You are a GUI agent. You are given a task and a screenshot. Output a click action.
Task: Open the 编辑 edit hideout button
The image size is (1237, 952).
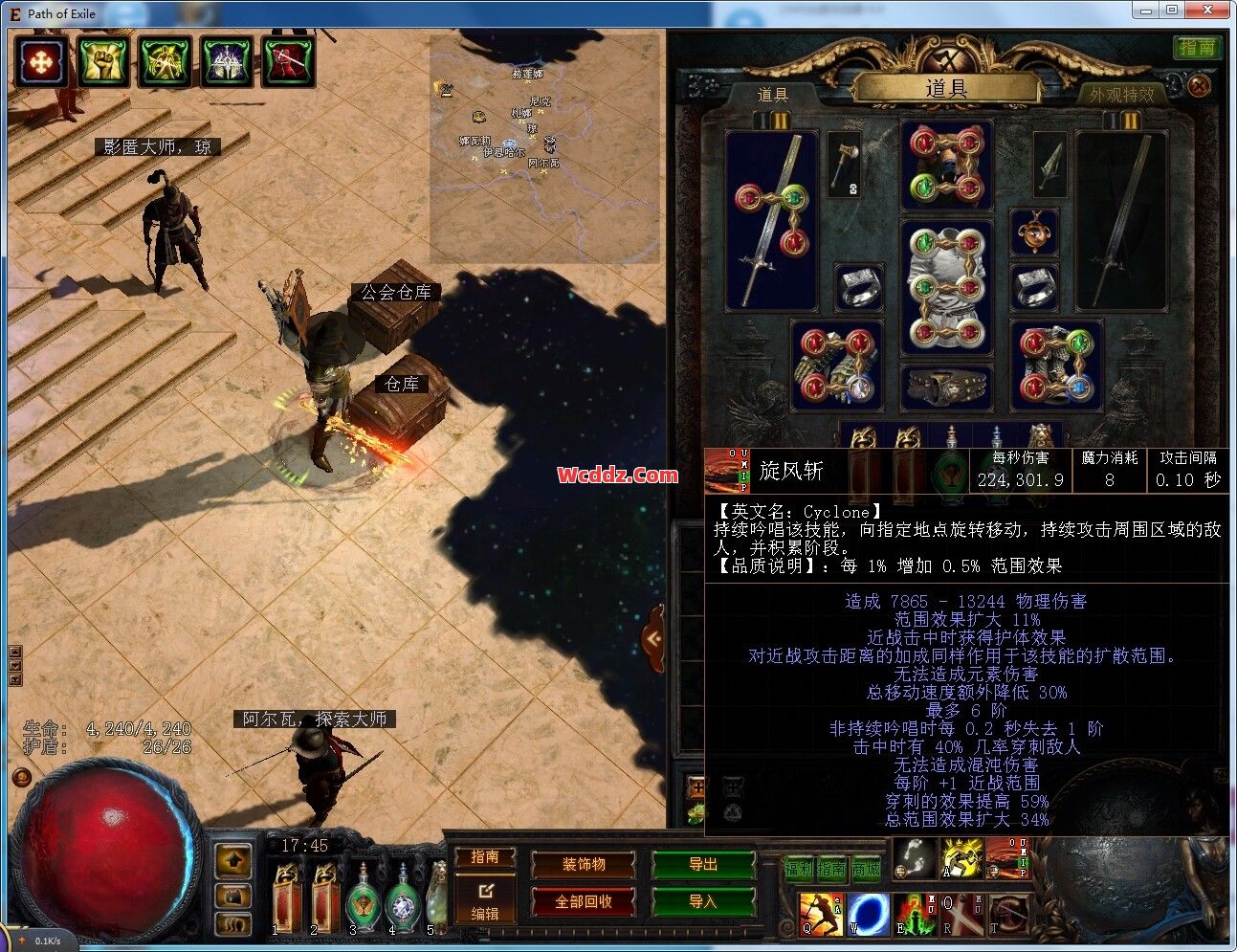pyautogui.click(x=485, y=902)
